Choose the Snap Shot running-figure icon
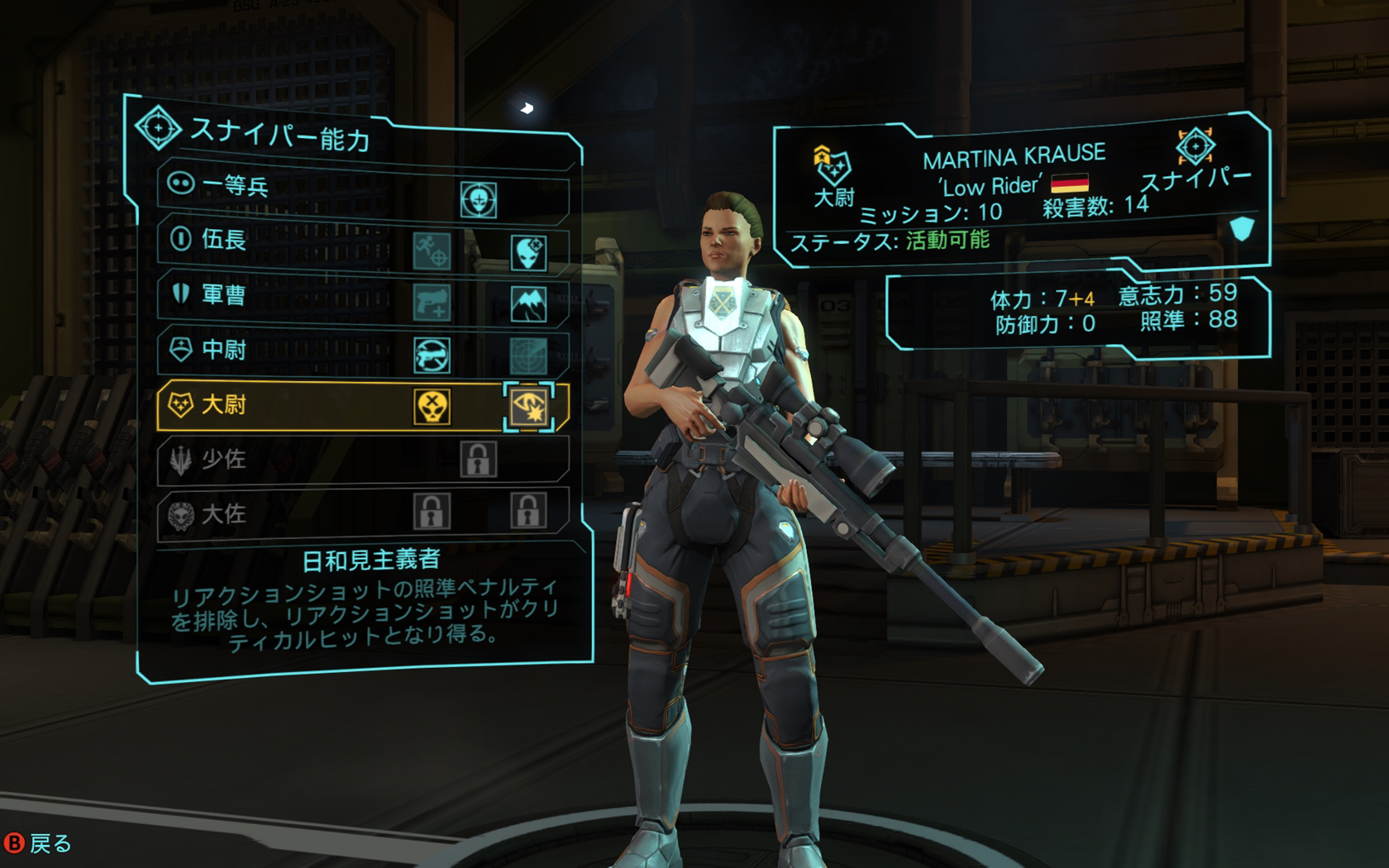 [x=432, y=251]
